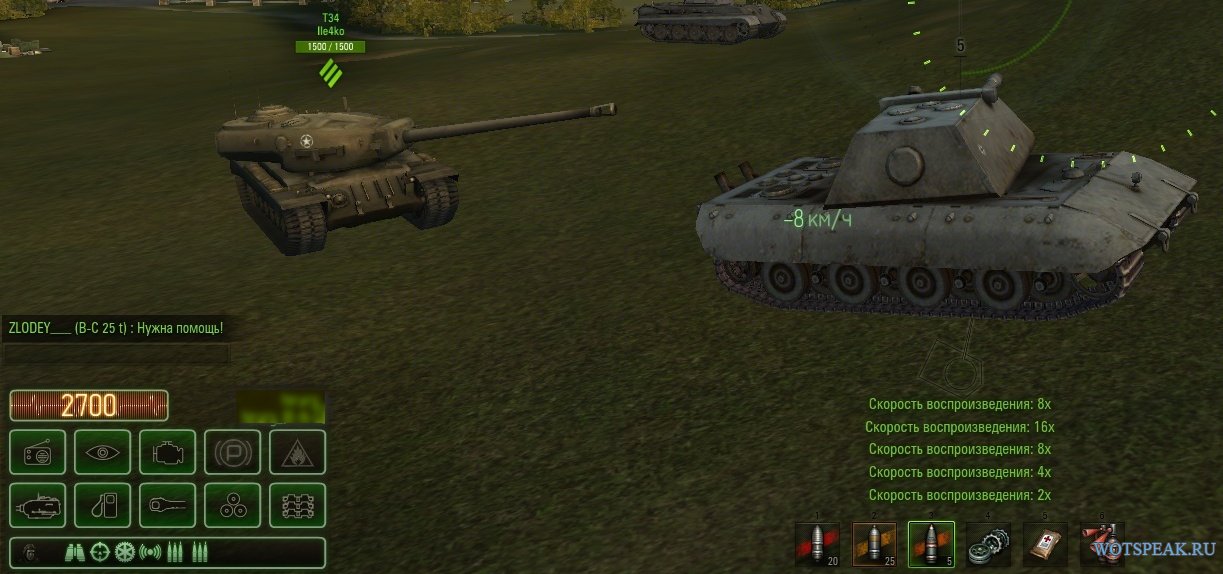Use the first aid kit consumable

click(x=1045, y=545)
